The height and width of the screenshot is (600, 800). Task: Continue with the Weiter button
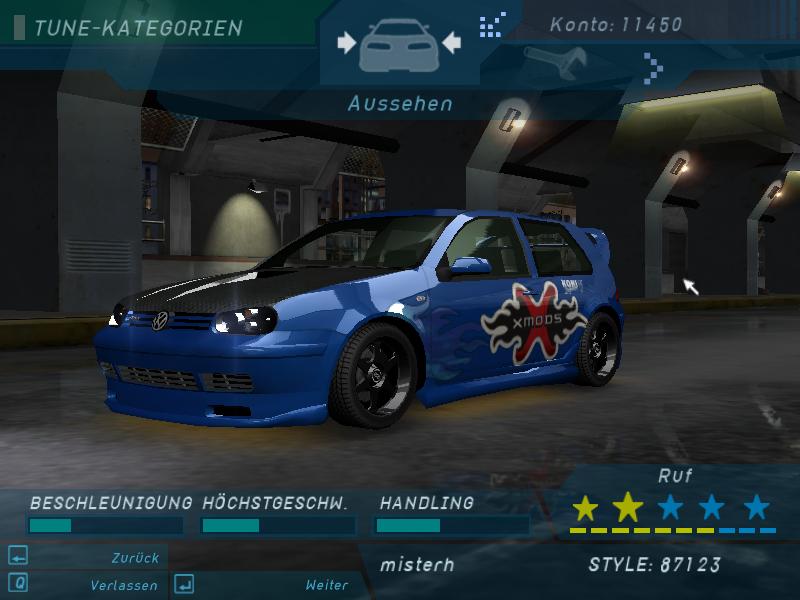click(326, 585)
